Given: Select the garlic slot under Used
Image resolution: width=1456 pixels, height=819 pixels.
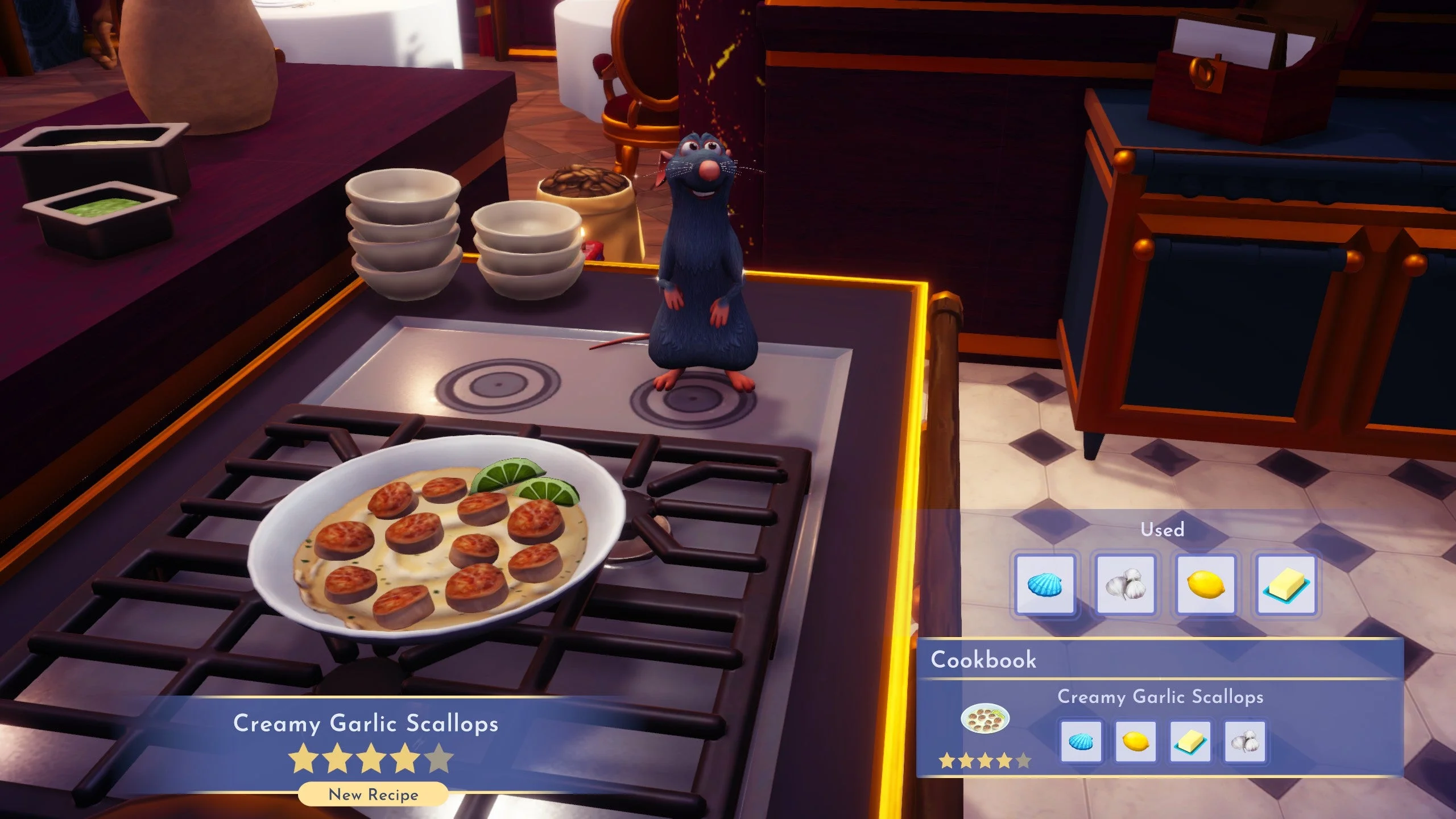Looking at the screenshot, I should click(x=1125, y=585).
